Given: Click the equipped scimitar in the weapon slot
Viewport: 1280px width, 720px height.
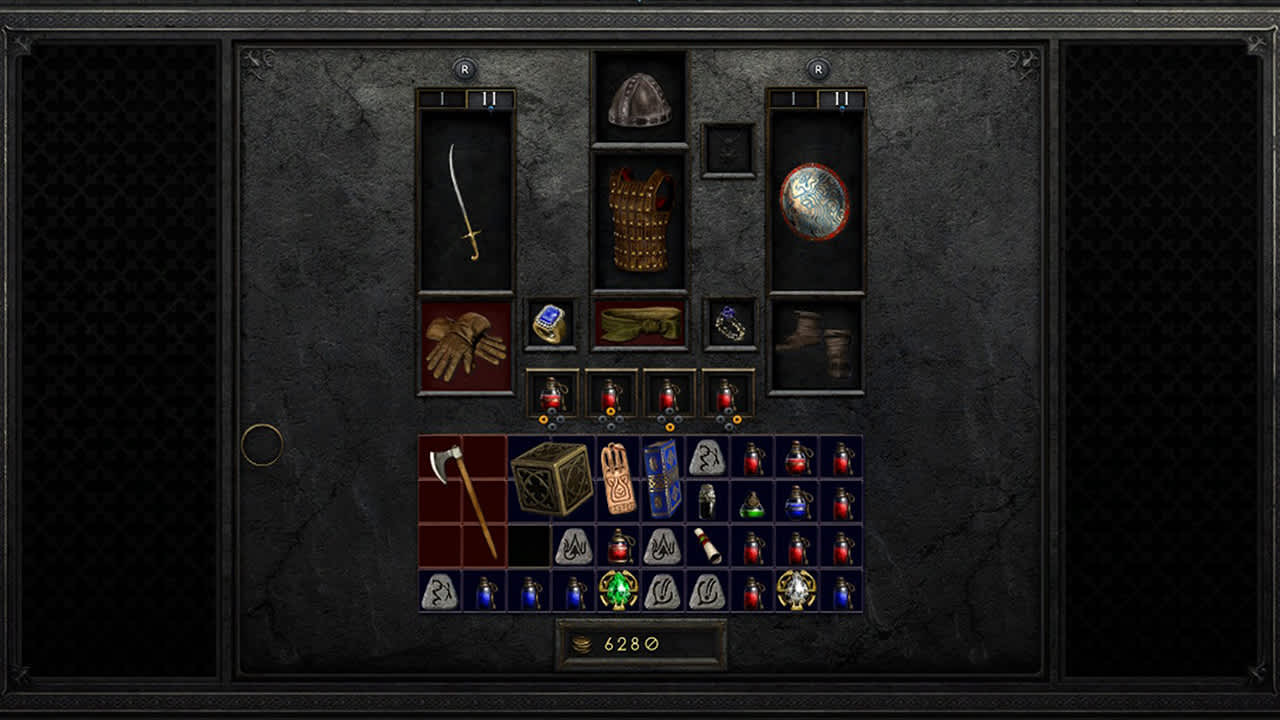Looking at the screenshot, I should (x=463, y=200).
